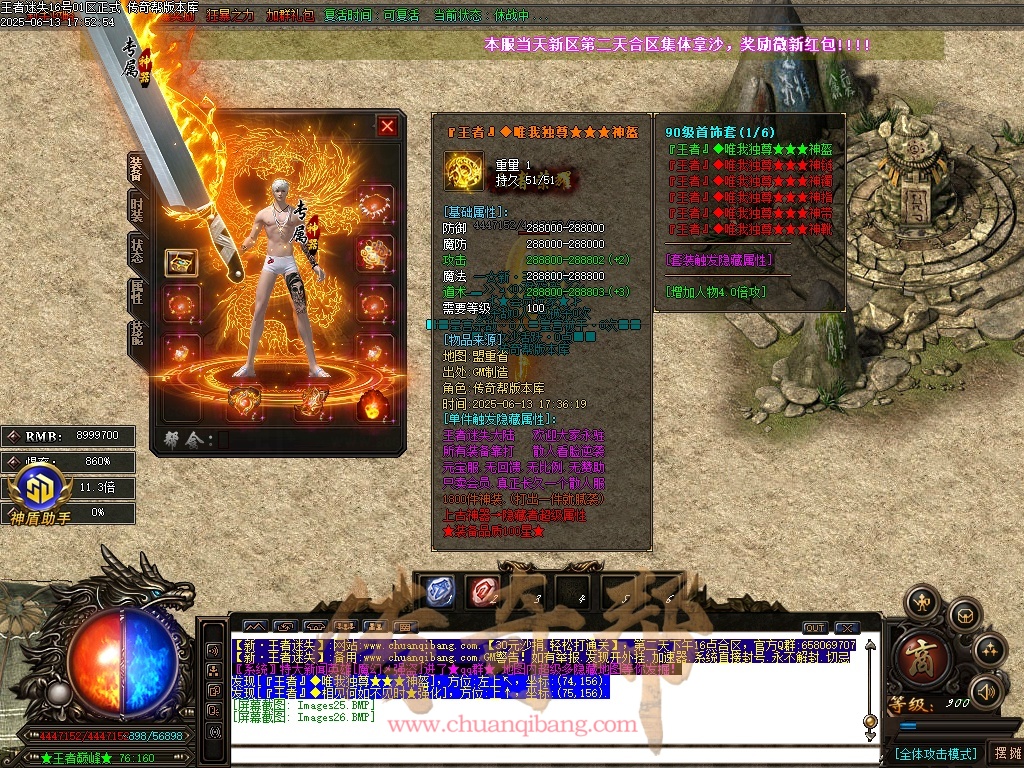Show the 属性 attributes tab
Image resolution: width=1024 pixels, height=768 pixels.
(137, 295)
